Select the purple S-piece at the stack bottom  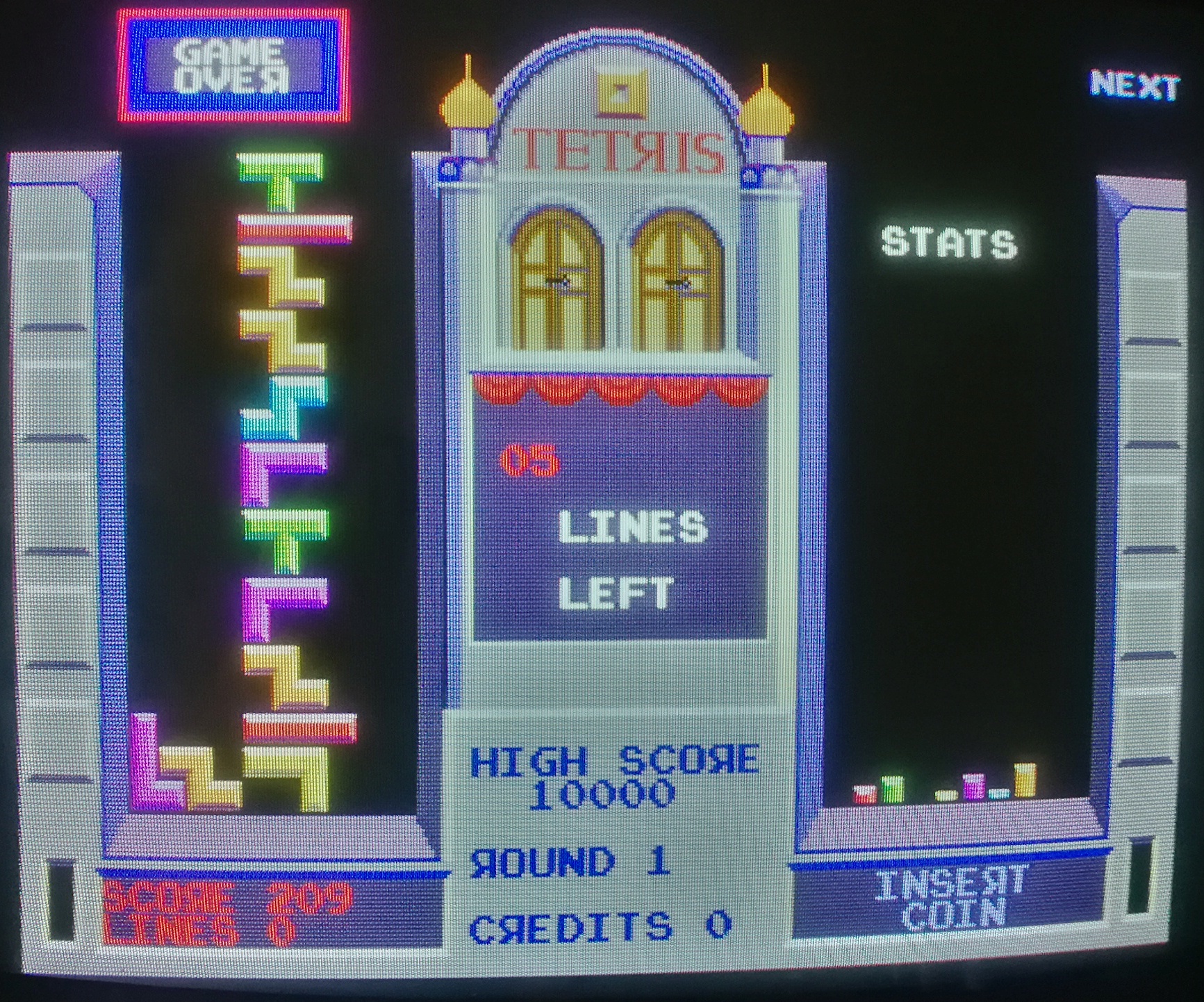tap(154, 764)
